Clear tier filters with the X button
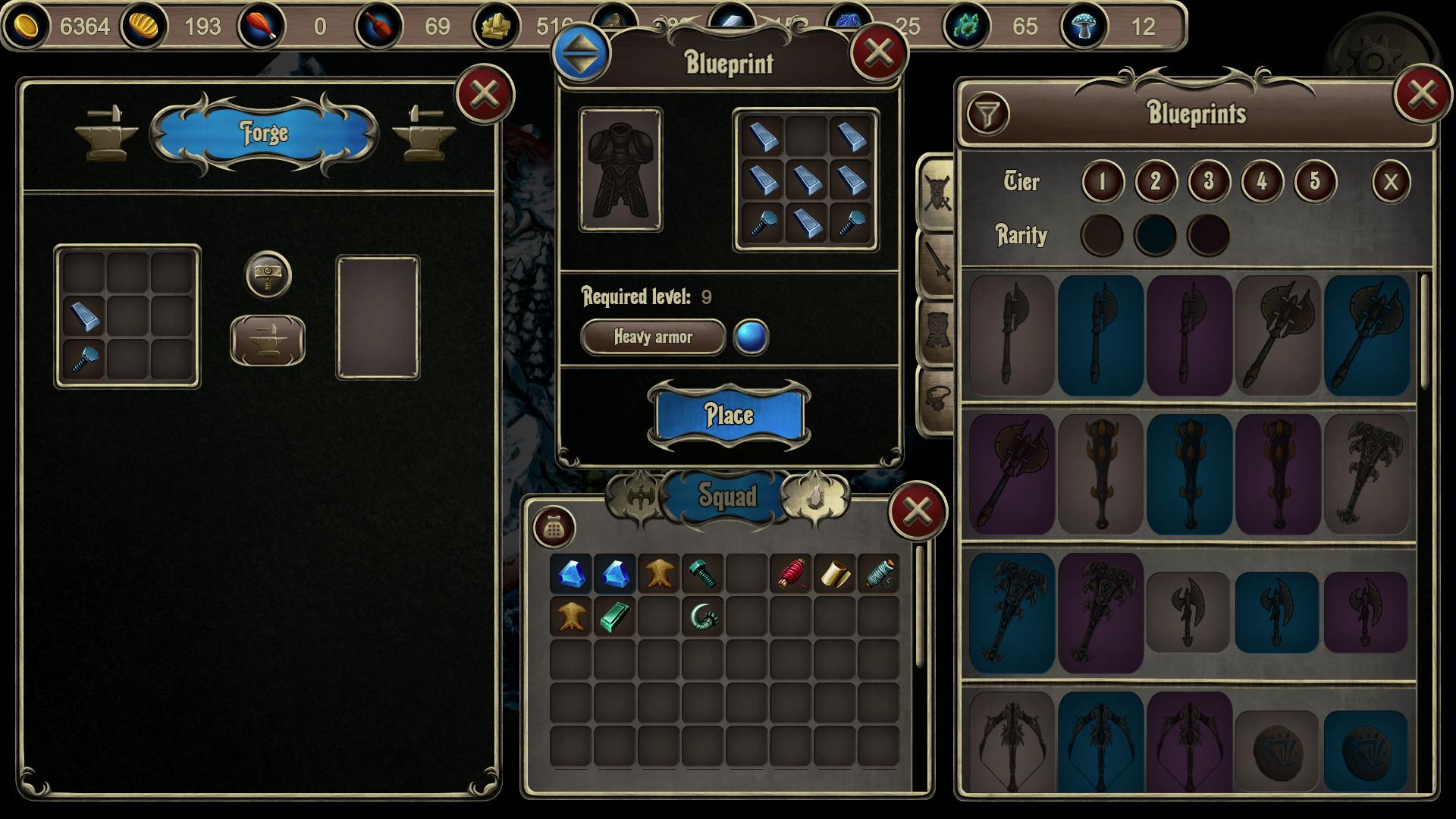1456x819 pixels. click(1392, 181)
